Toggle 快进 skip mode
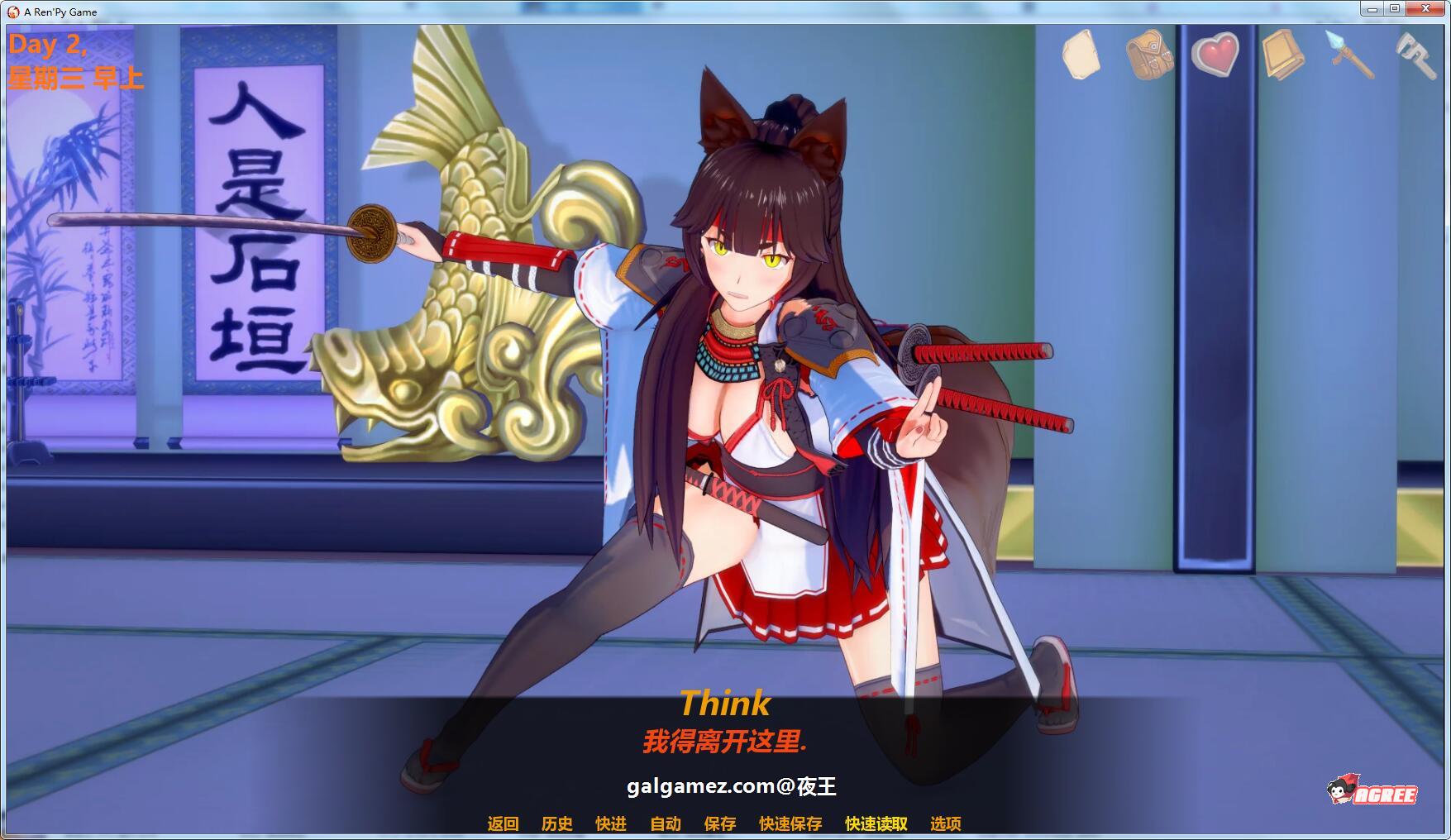The image size is (1451, 840). tap(610, 824)
